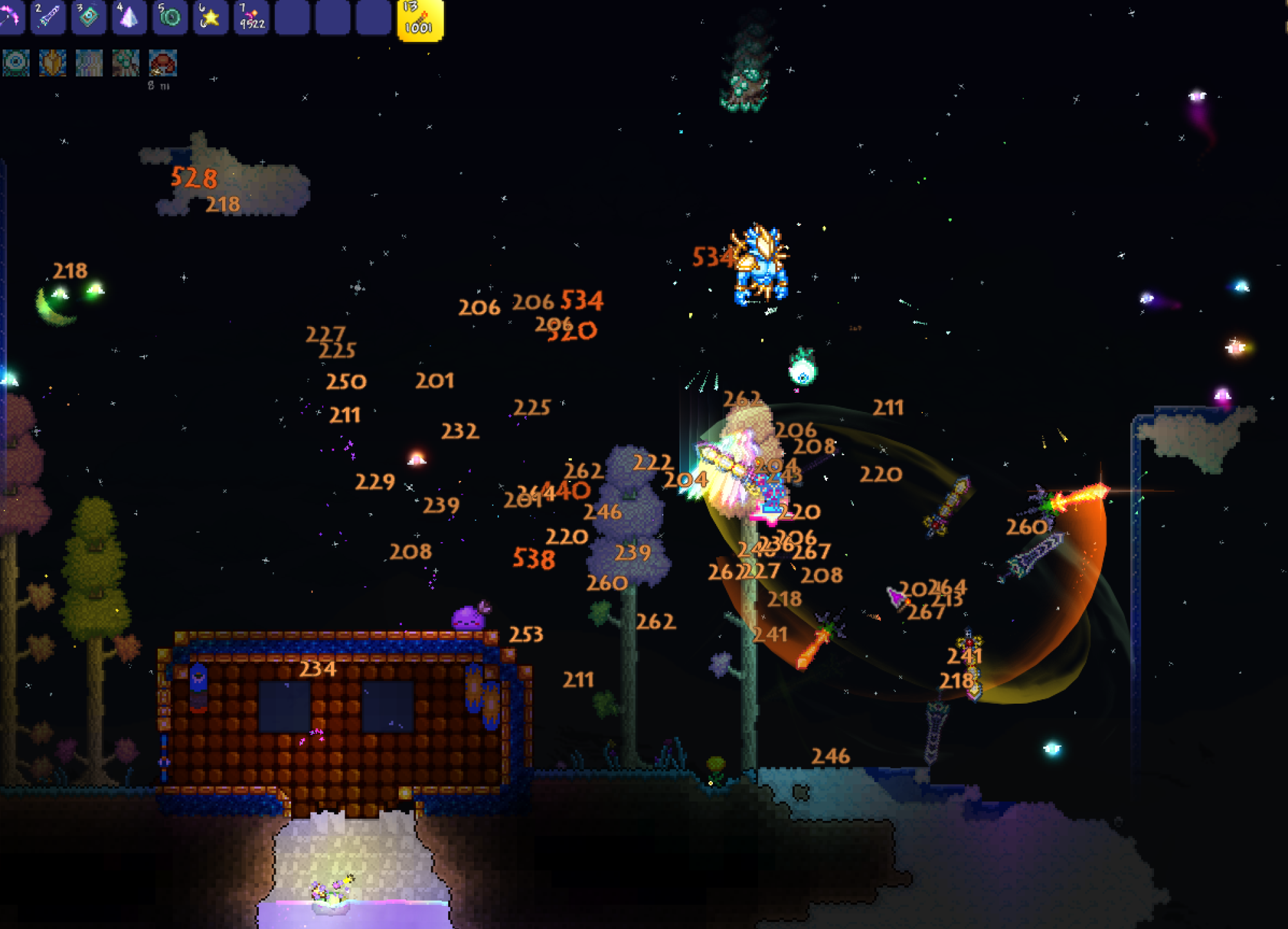
Task: Click the red crab buff icon
Action: (x=163, y=63)
